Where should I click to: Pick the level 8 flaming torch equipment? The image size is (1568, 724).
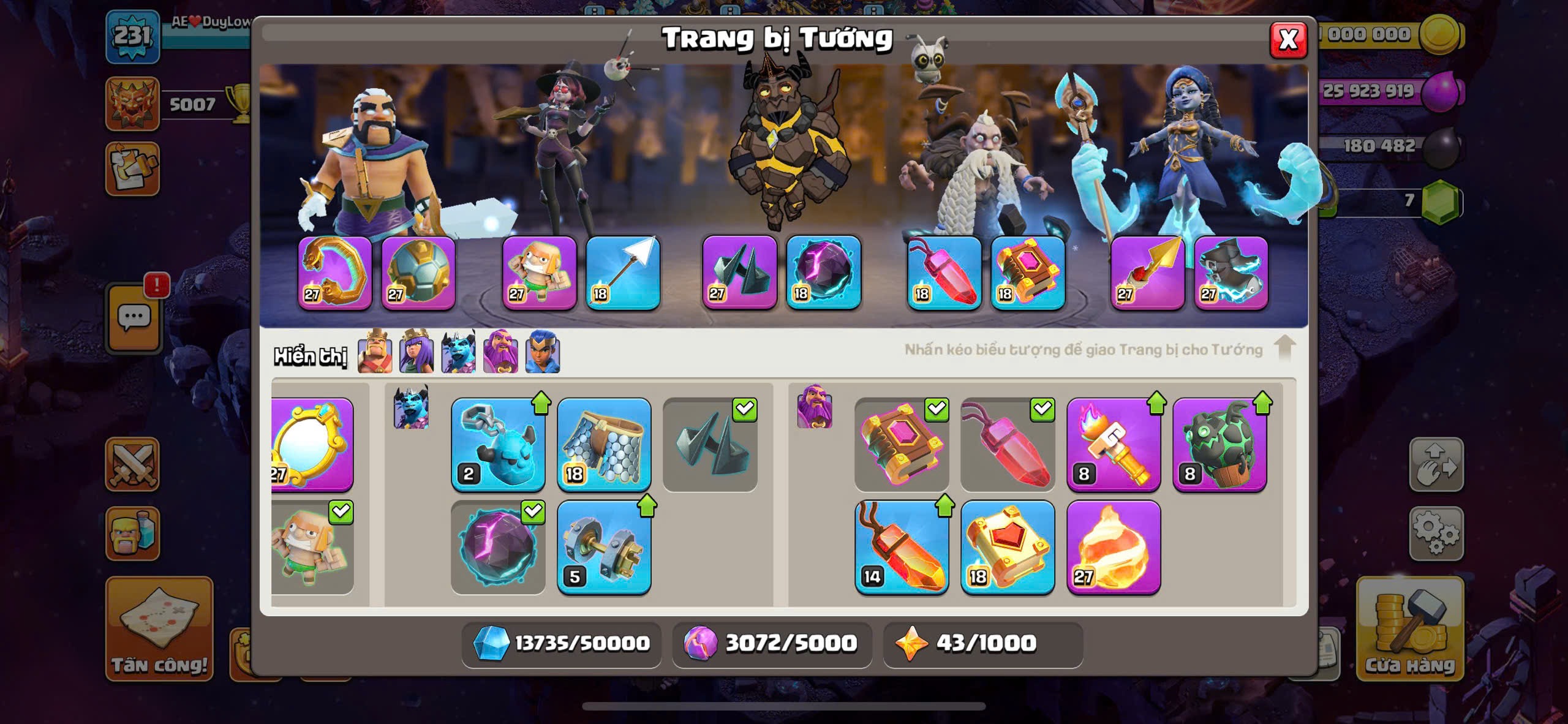(1114, 445)
